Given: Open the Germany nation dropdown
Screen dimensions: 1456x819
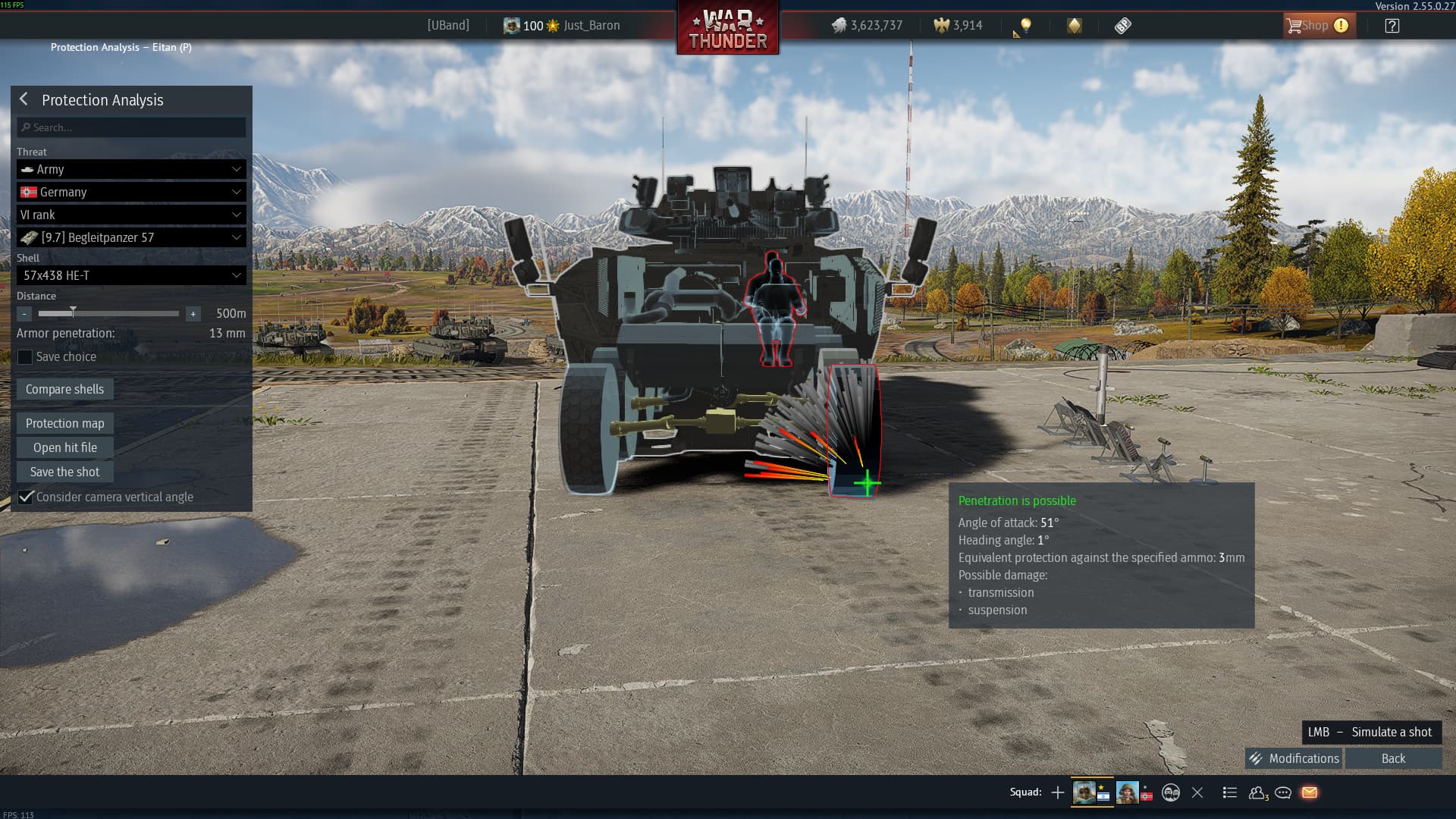Looking at the screenshot, I should coord(131,192).
